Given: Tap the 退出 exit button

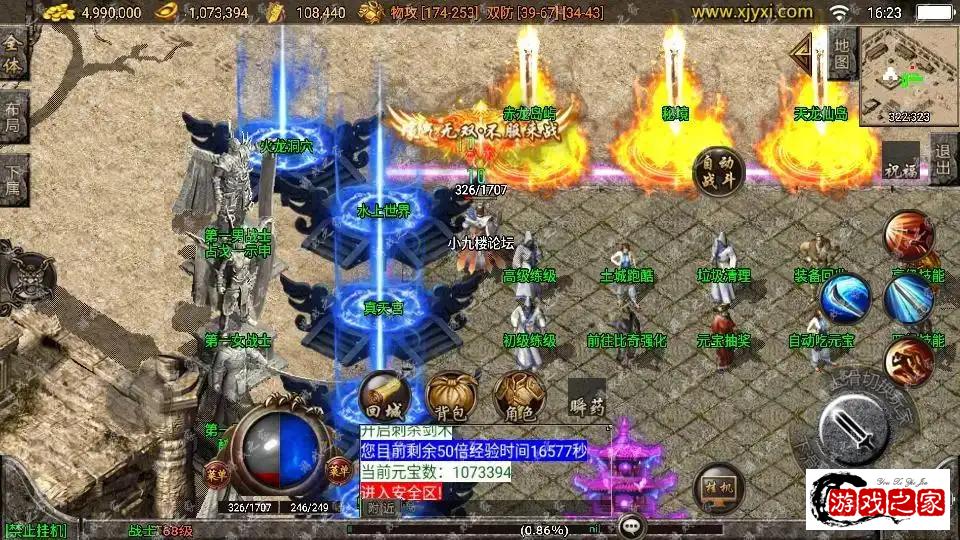Looking at the screenshot, I should tap(941, 158).
